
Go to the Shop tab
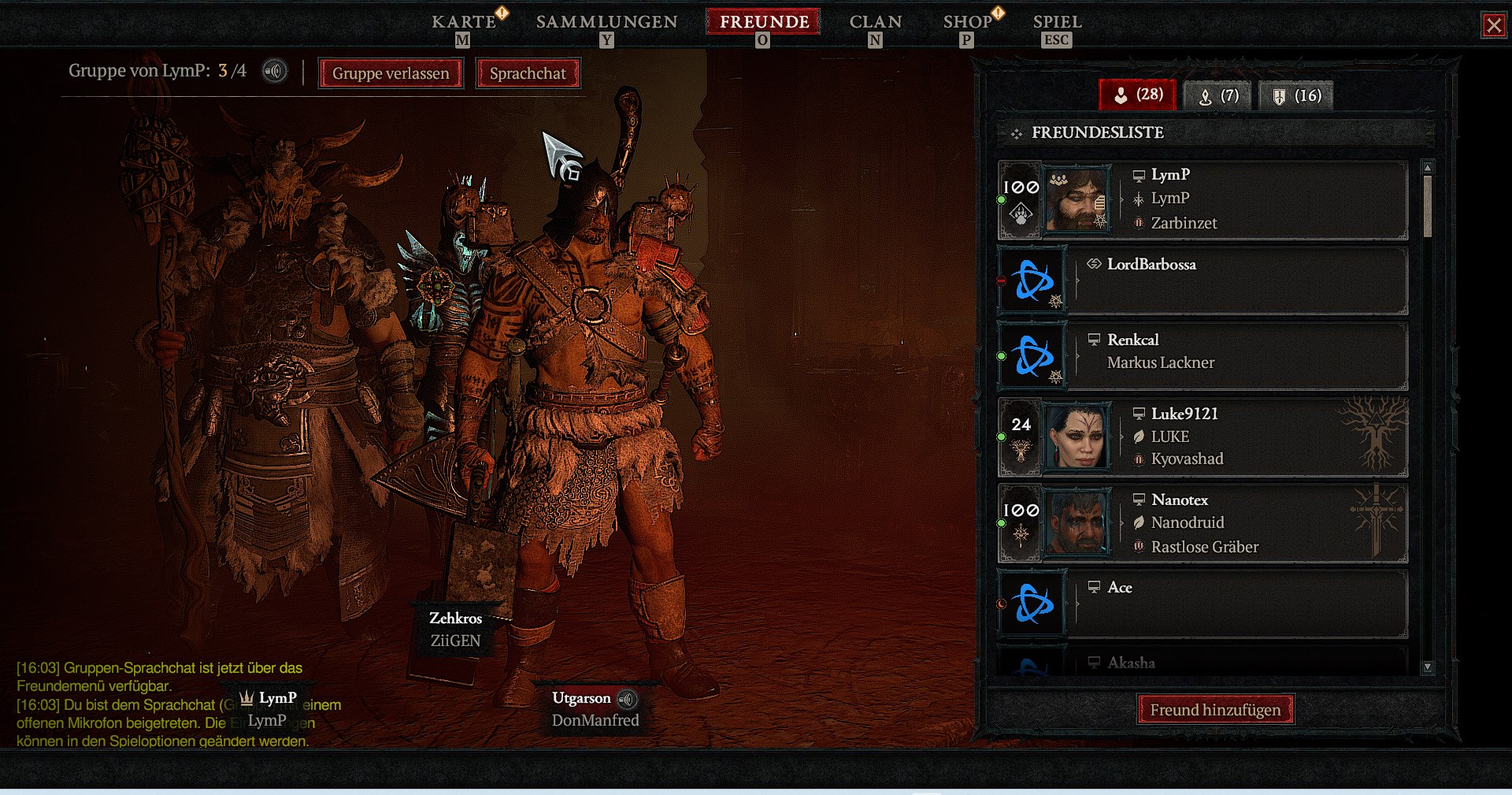point(968,22)
